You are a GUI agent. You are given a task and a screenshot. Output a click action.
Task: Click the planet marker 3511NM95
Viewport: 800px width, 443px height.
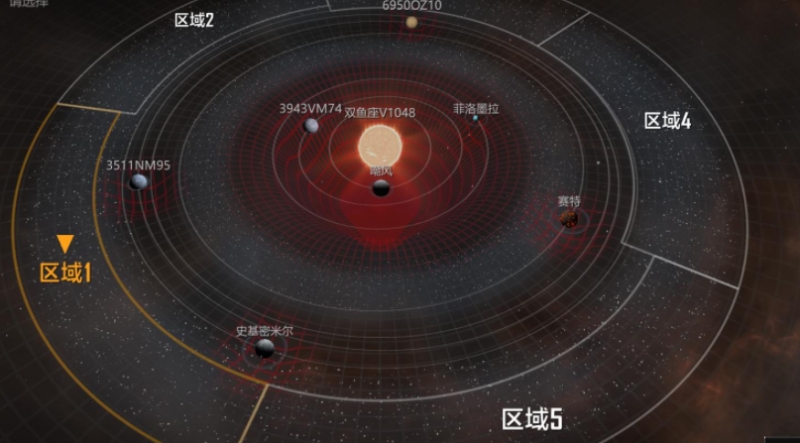pyautogui.click(x=139, y=182)
